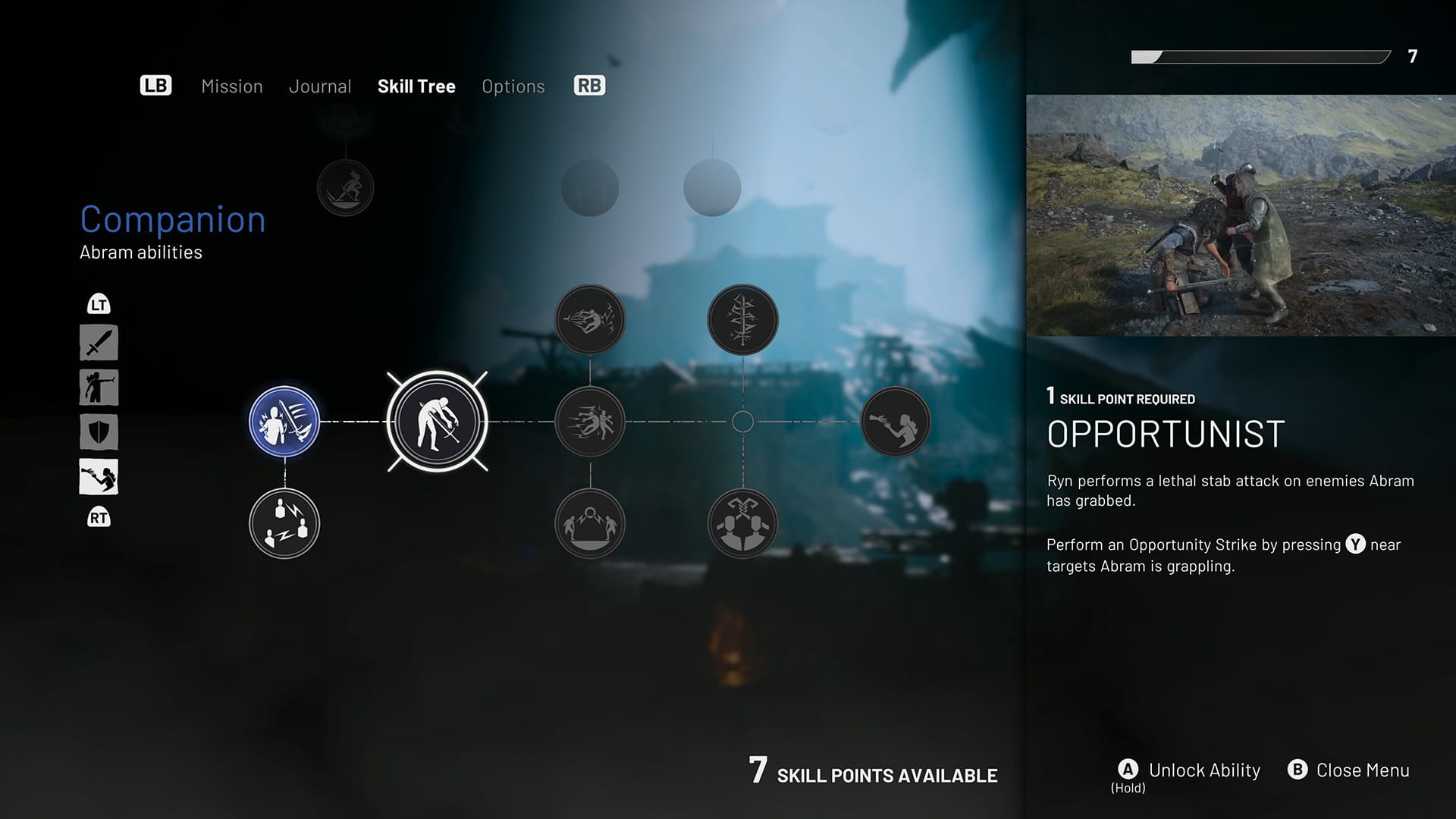Highlight the Opportunist skill node
The width and height of the screenshot is (1456, 819).
click(x=438, y=422)
